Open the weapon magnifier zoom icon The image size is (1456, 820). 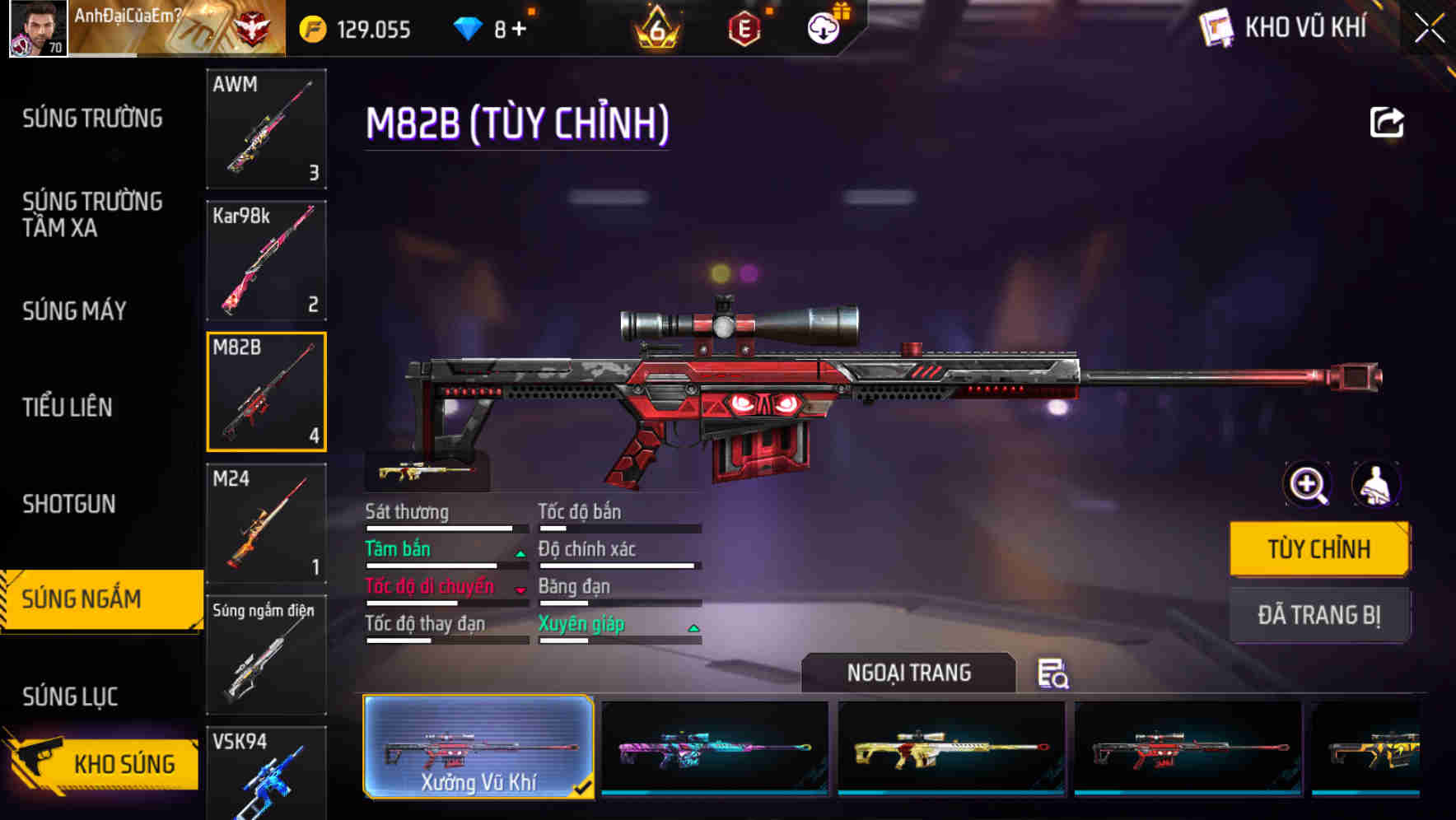pos(1306,484)
